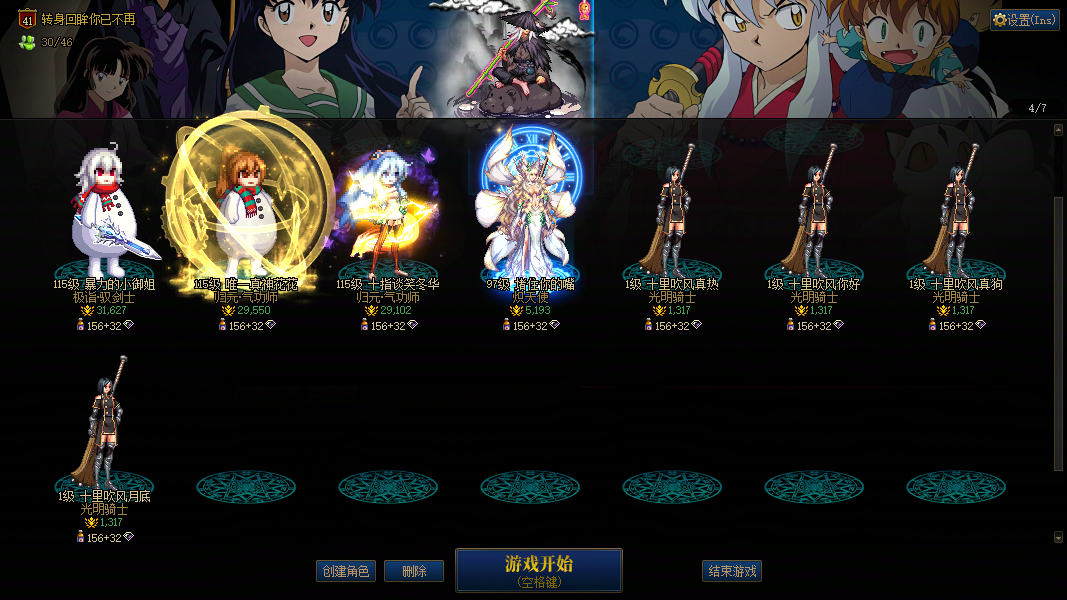
Task: Click the 删除 delete character button
Action: coord(414,571)
